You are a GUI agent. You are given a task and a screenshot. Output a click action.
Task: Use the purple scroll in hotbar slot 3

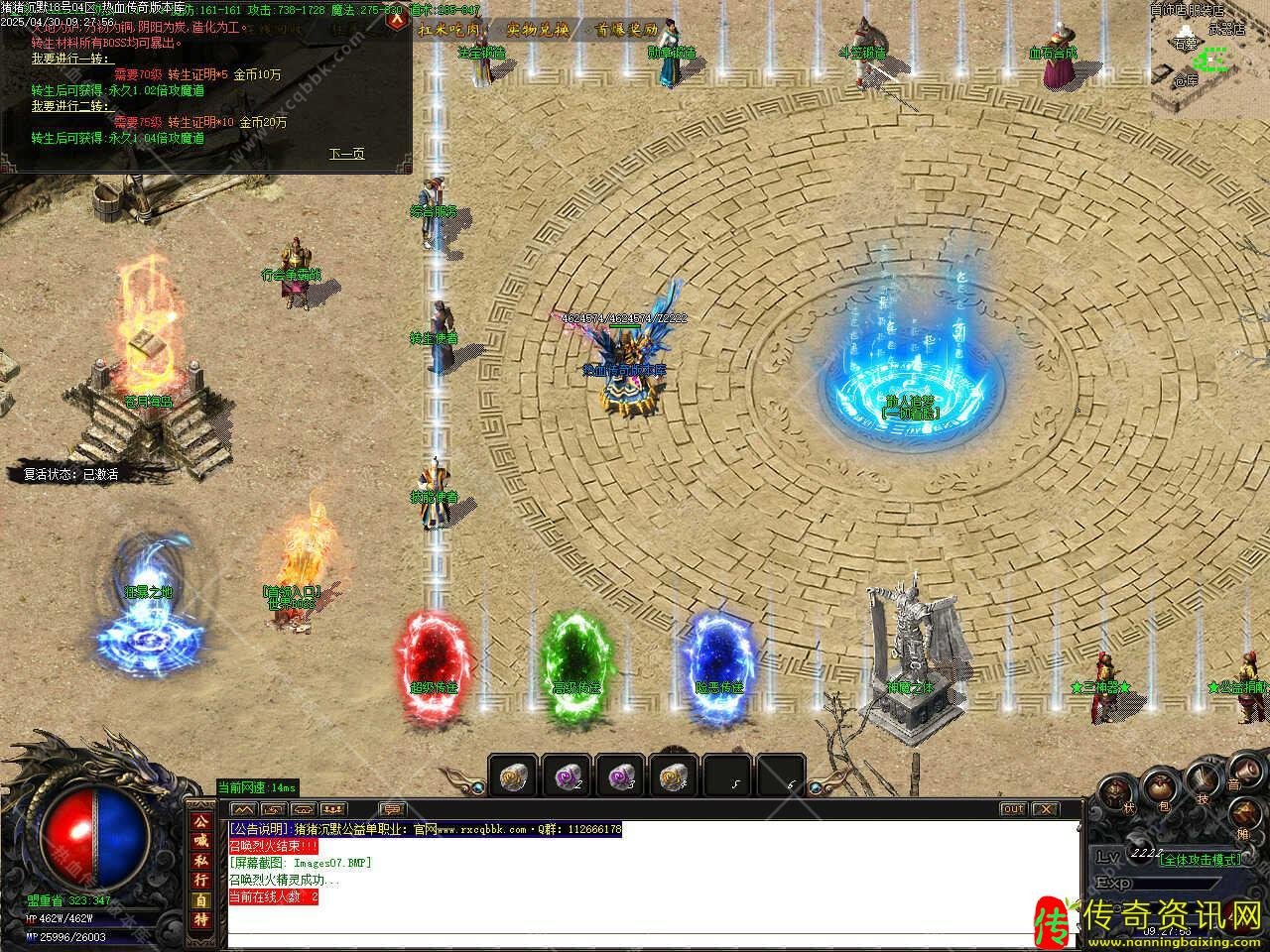[x=620, y=776]
